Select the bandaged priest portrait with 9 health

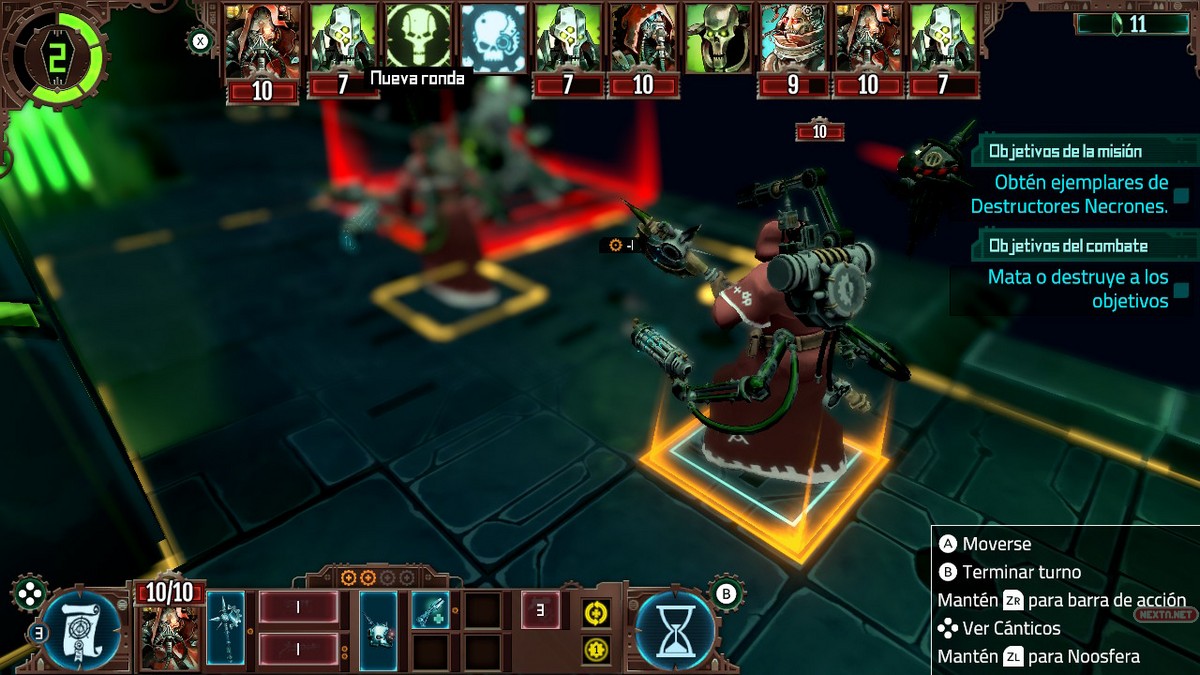(x=793, y=38)
